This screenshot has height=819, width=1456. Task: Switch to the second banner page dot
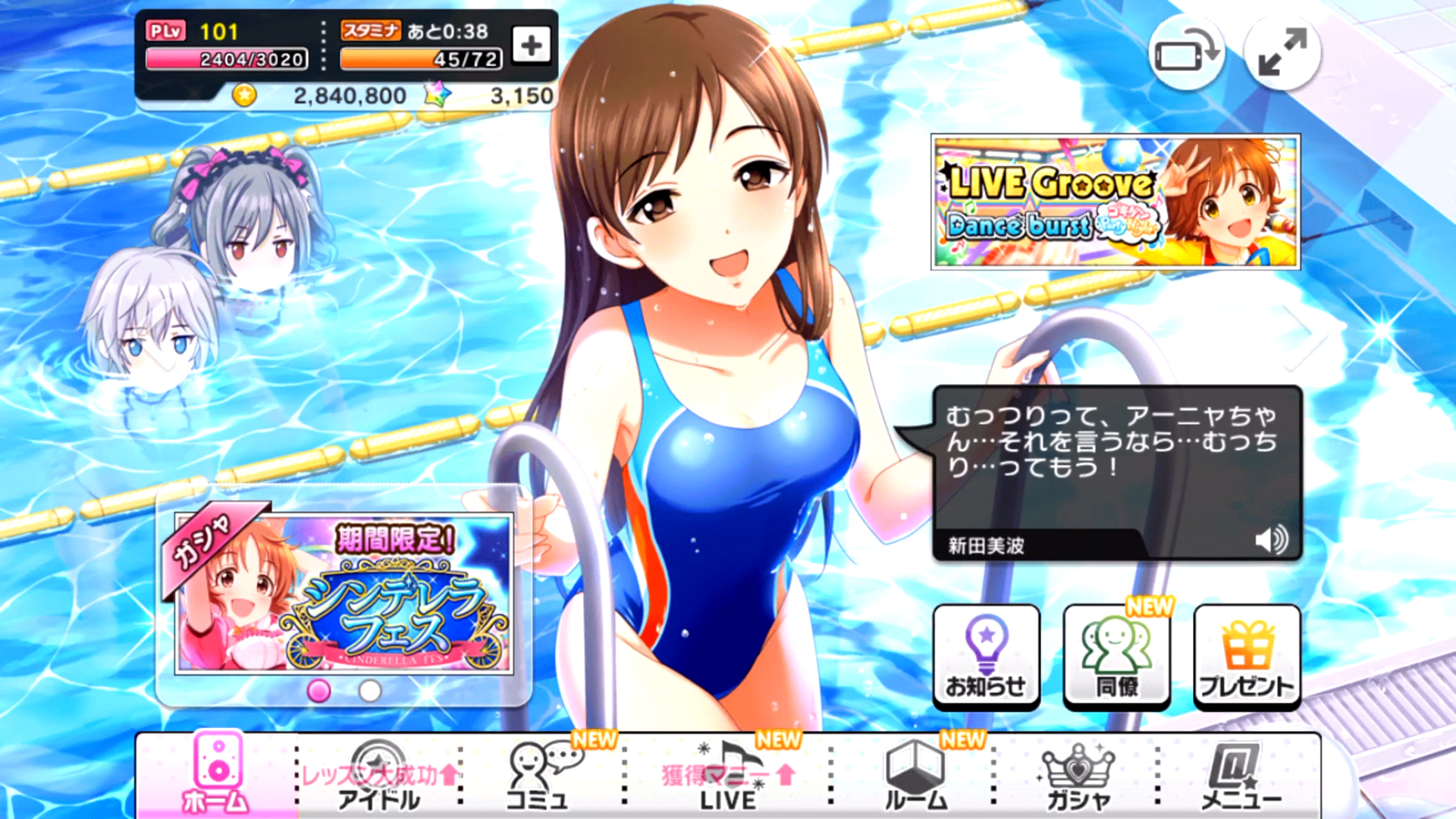(370, 691)
